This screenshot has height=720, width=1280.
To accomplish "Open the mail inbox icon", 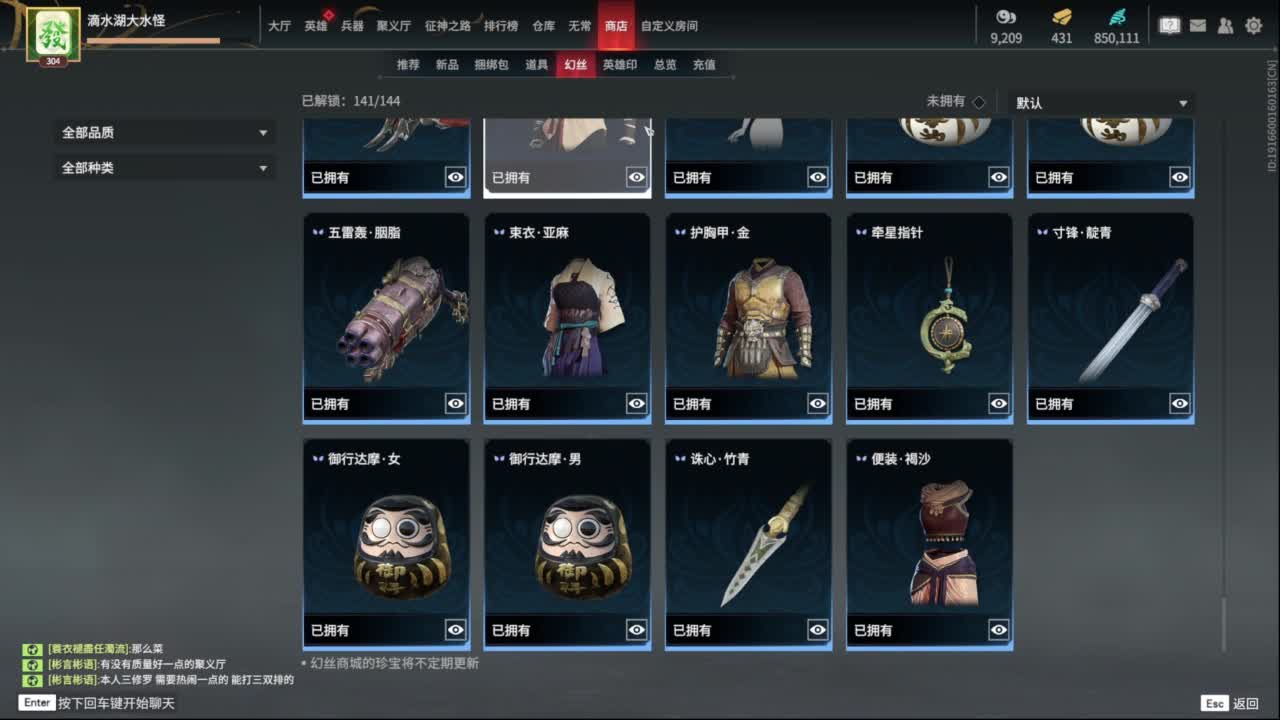I will click(1197, 26).
